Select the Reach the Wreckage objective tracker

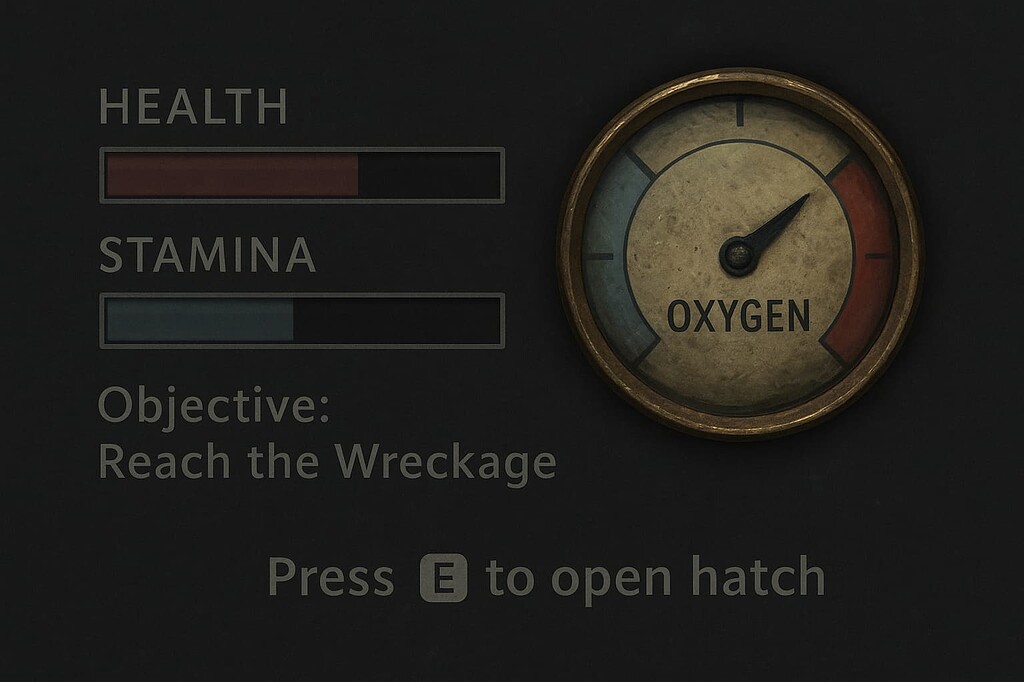(x=326, y=461)
